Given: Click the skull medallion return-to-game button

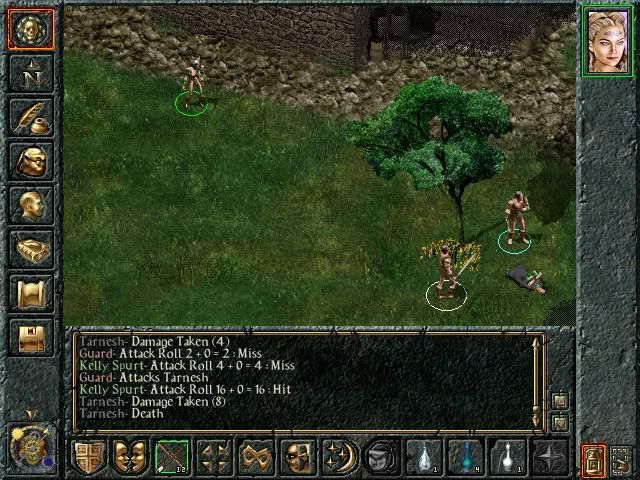Looking at the screenshot, I should click(31, 30).
